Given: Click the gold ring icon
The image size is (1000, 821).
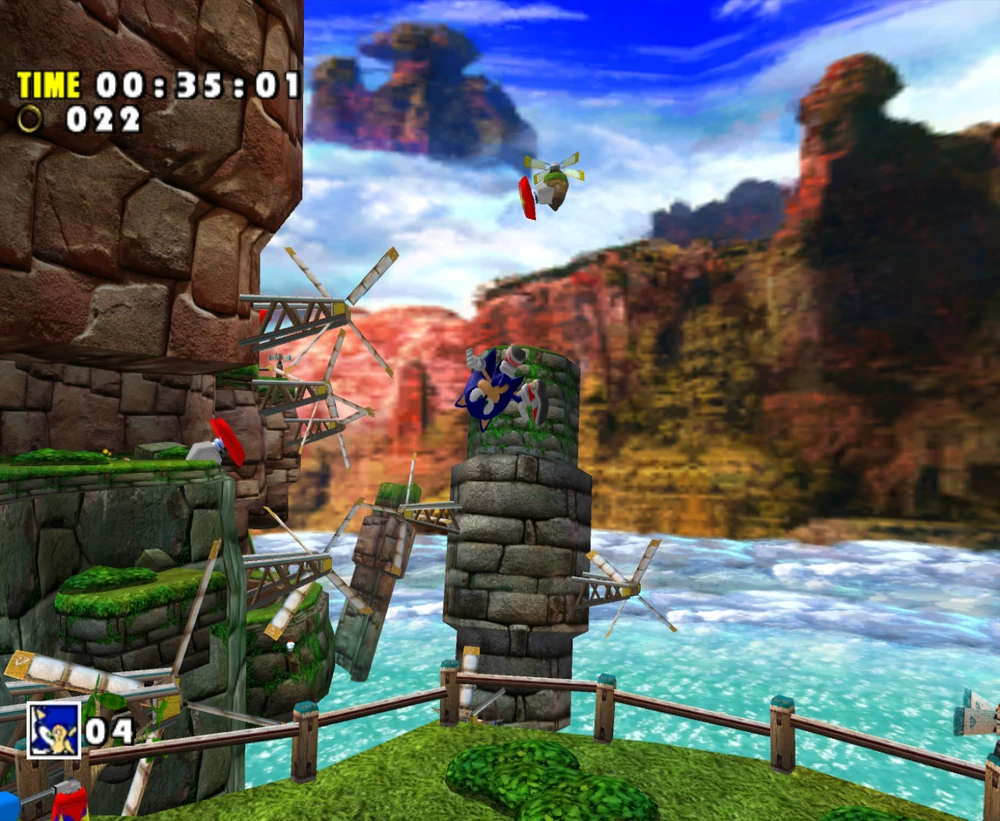Looking at the screenshot, I should point(31,119).
